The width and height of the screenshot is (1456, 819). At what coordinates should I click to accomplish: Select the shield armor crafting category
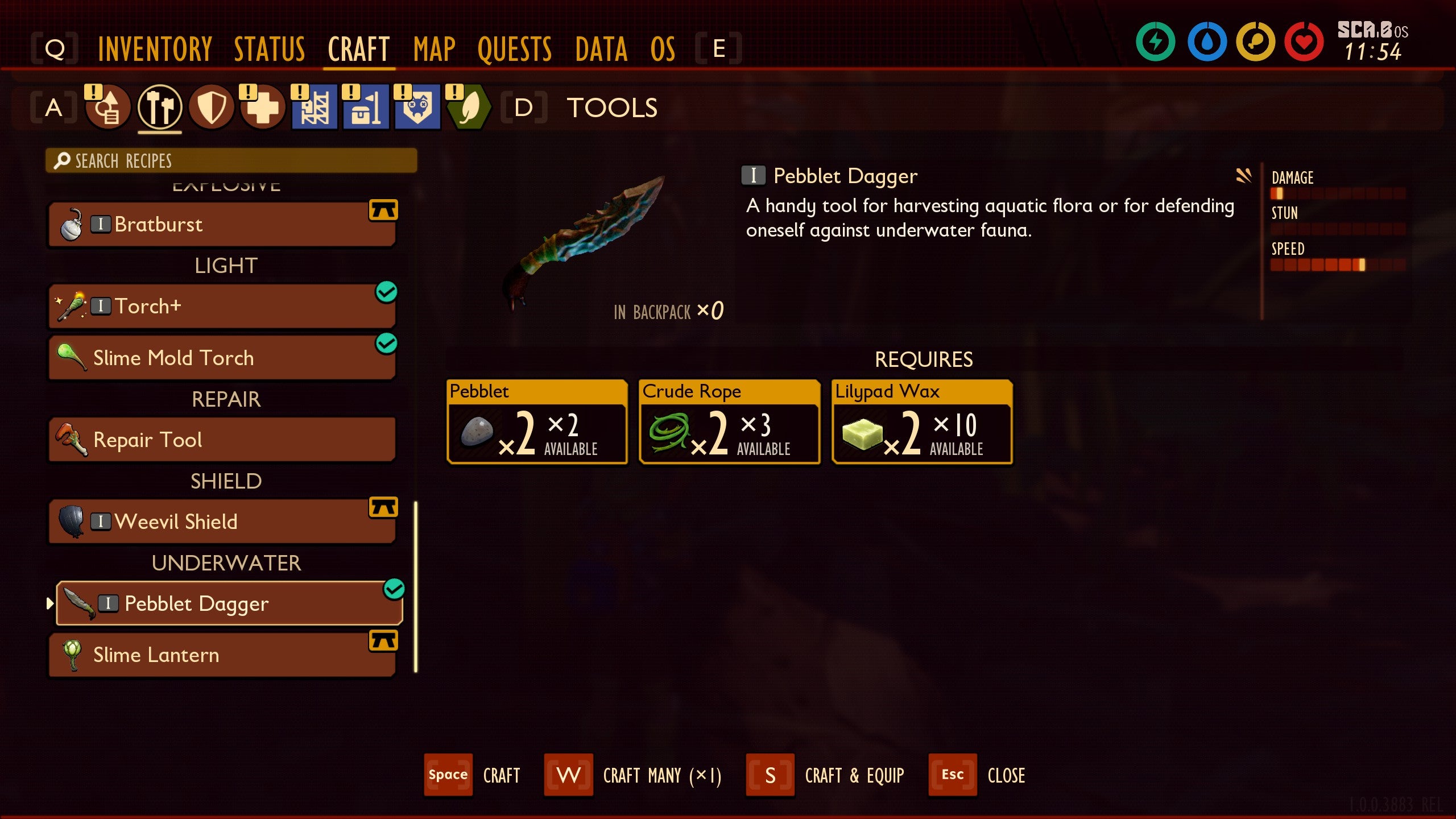(212, 107)
